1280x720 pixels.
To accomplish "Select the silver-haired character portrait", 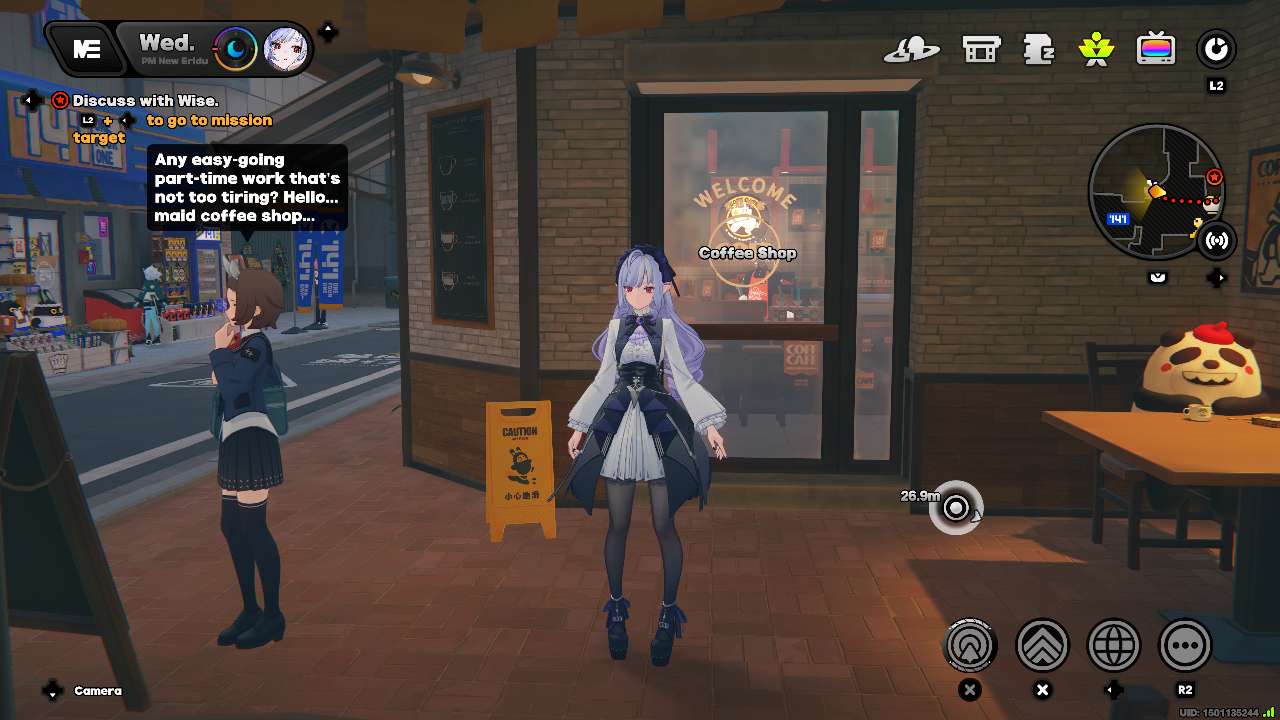I will [284, 48].
